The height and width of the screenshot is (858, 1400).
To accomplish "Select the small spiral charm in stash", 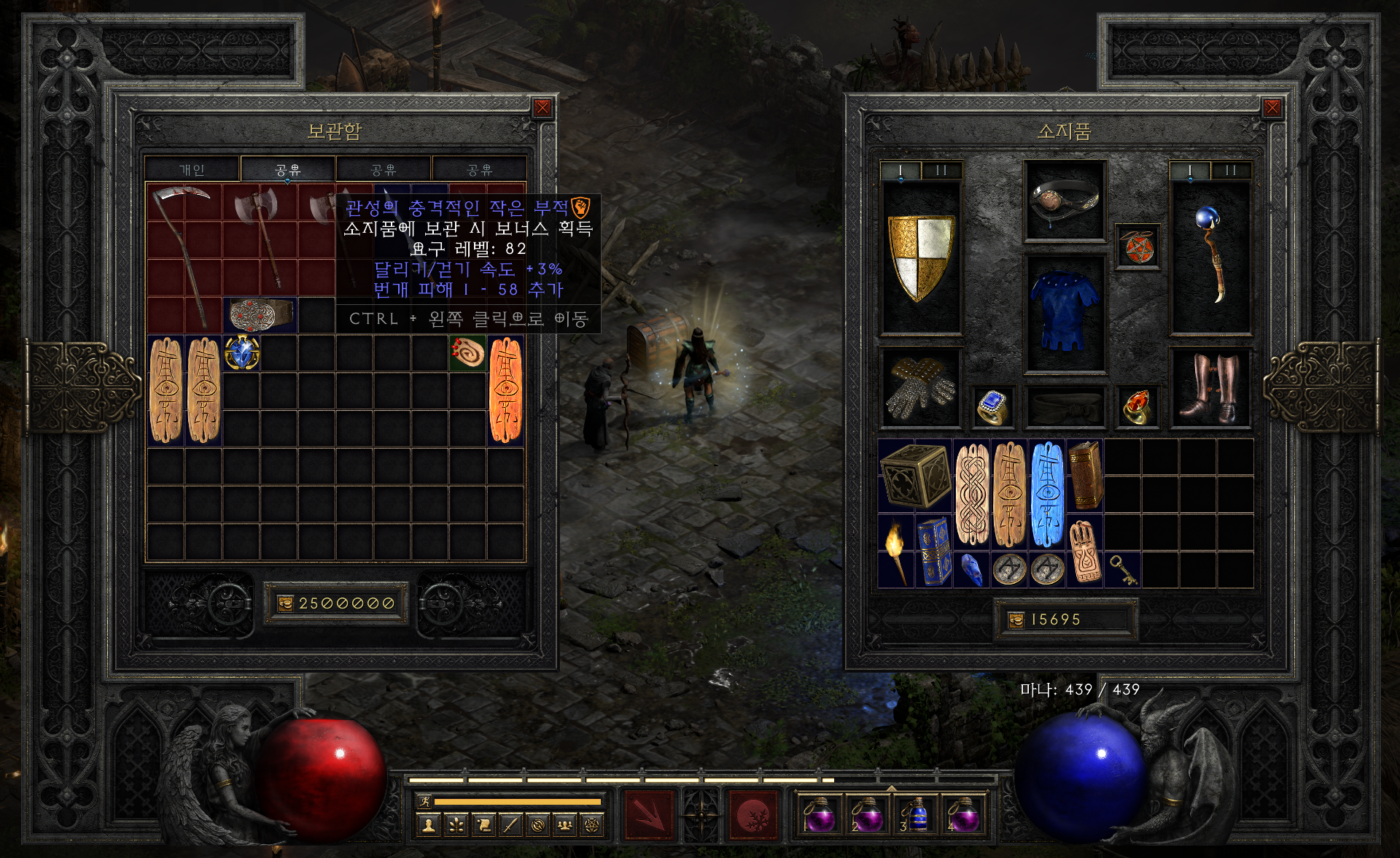I will click(467, 353).
